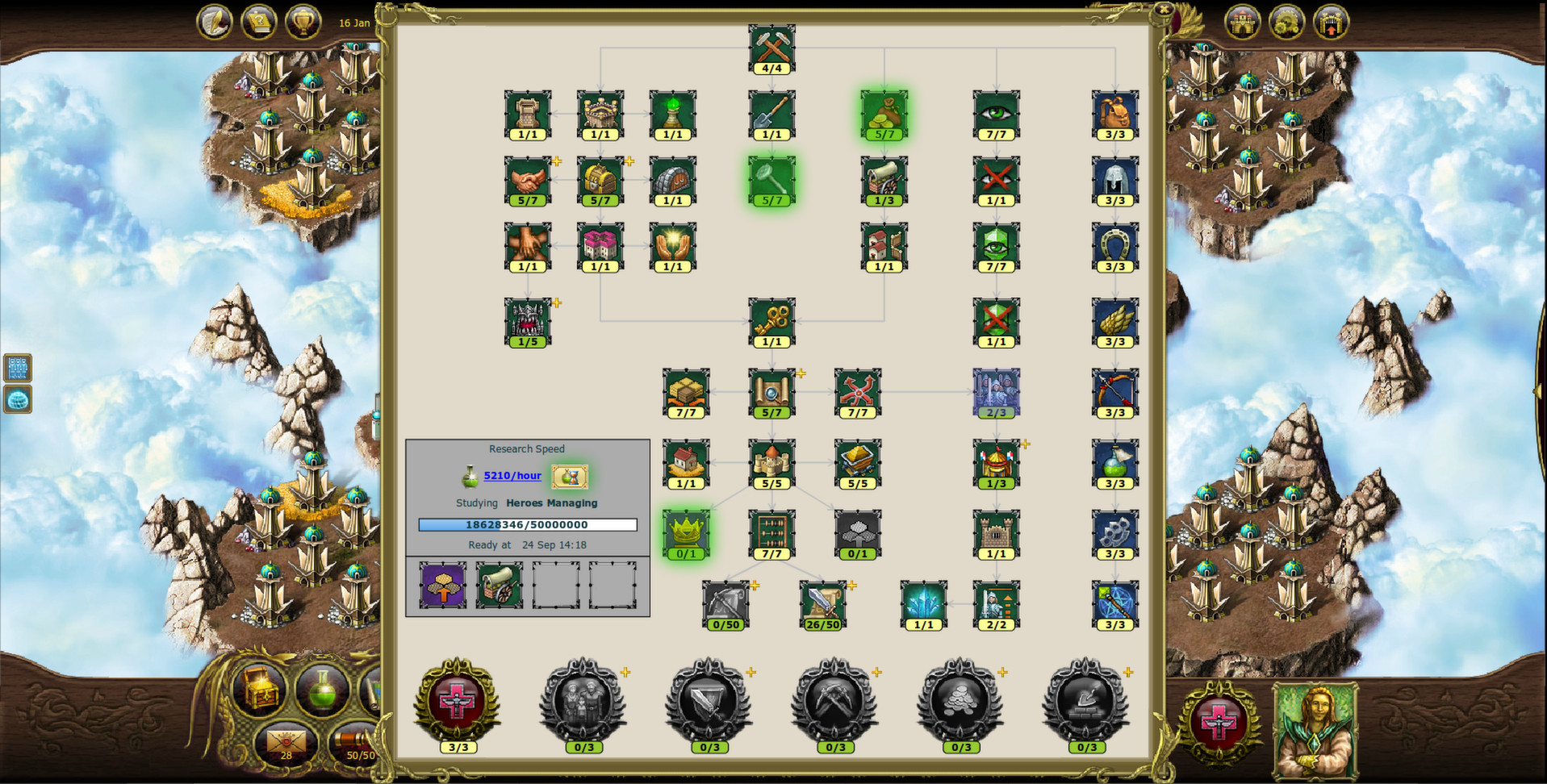Select the covered wagon in the research queue
This screenshot has width=1547, height=784.
[499, 586]
